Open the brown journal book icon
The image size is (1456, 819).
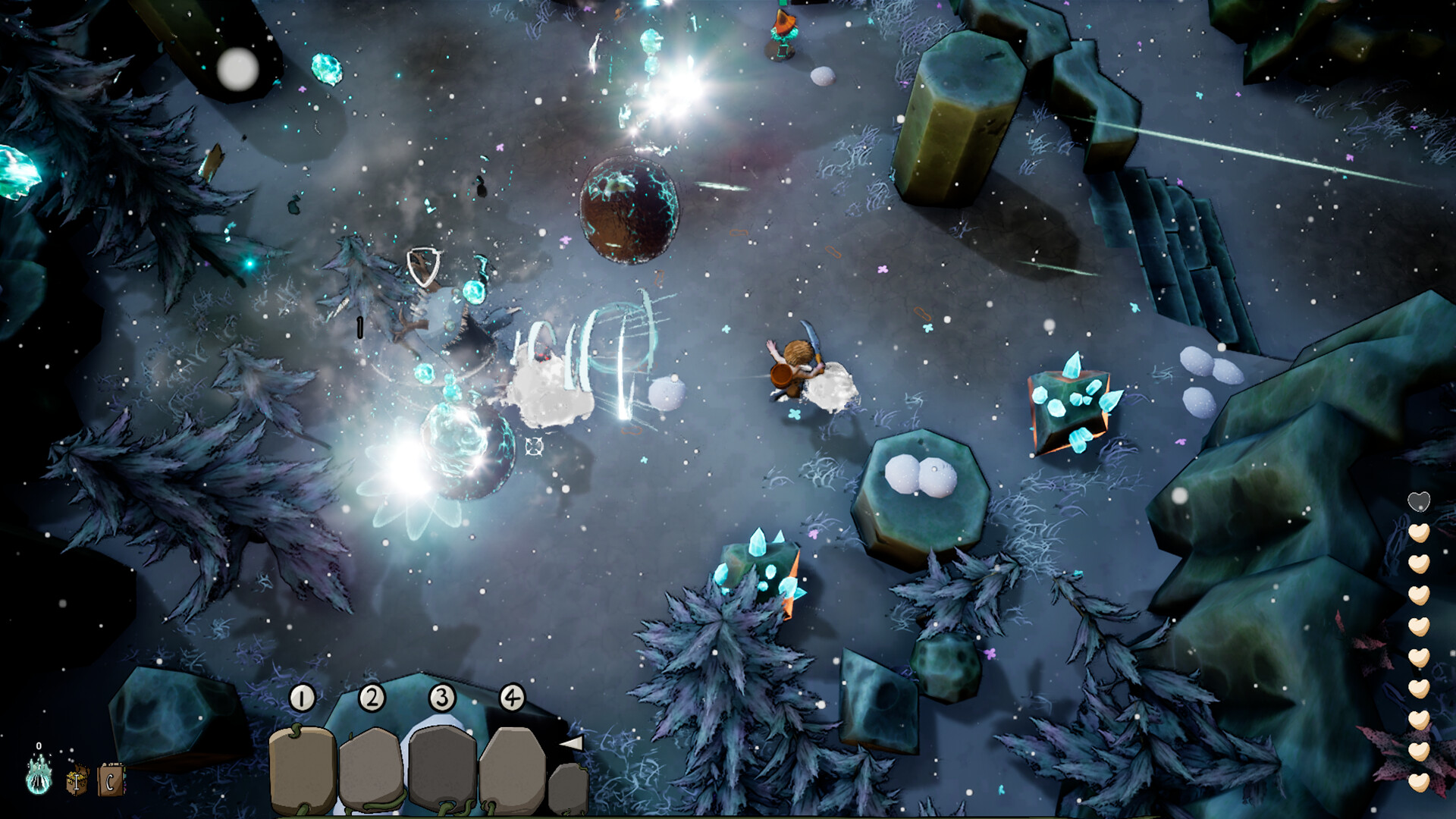(x=111, y=780)
